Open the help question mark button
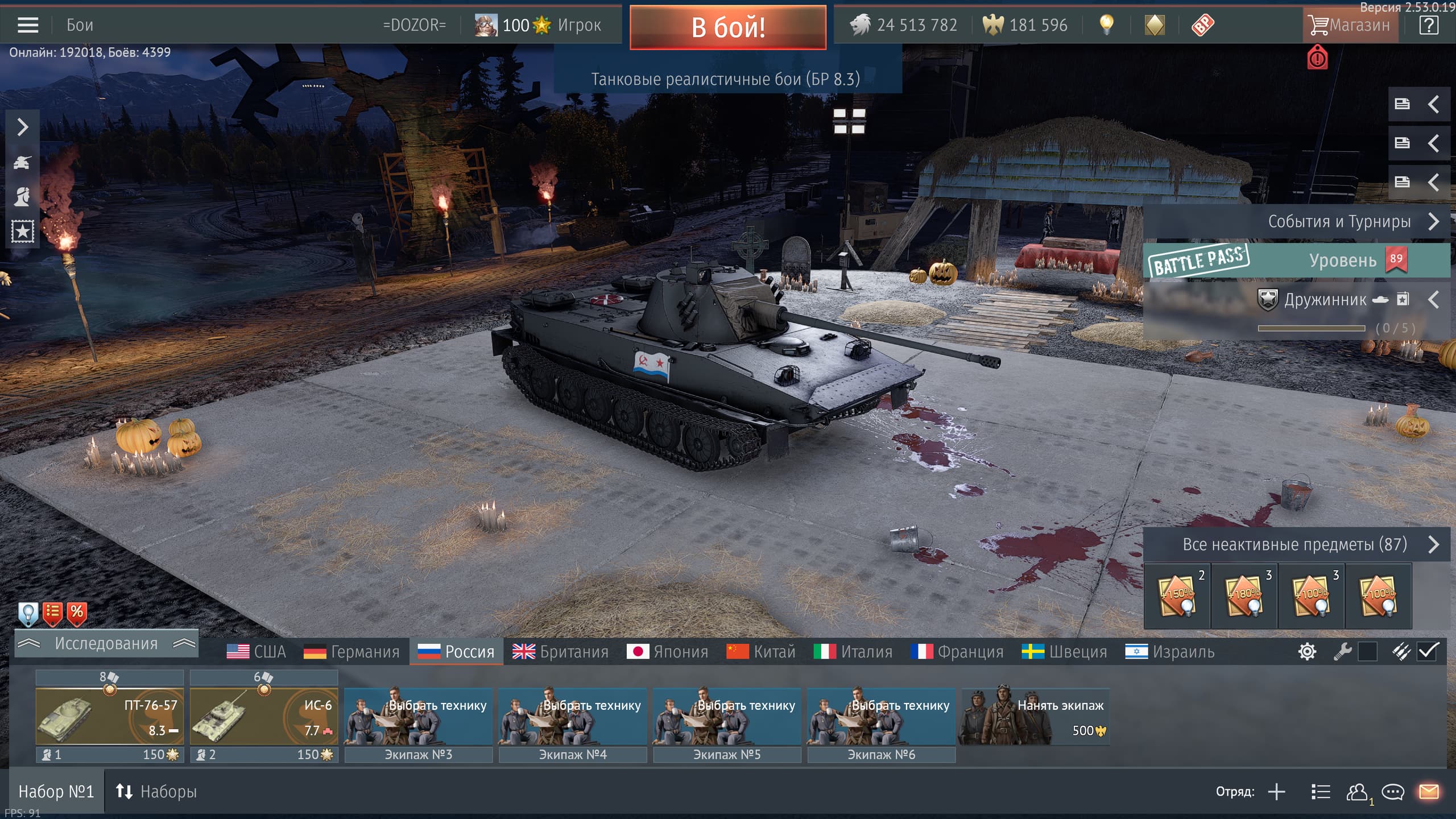This screenshot has height=819, width=1456. pos(1429,25)
